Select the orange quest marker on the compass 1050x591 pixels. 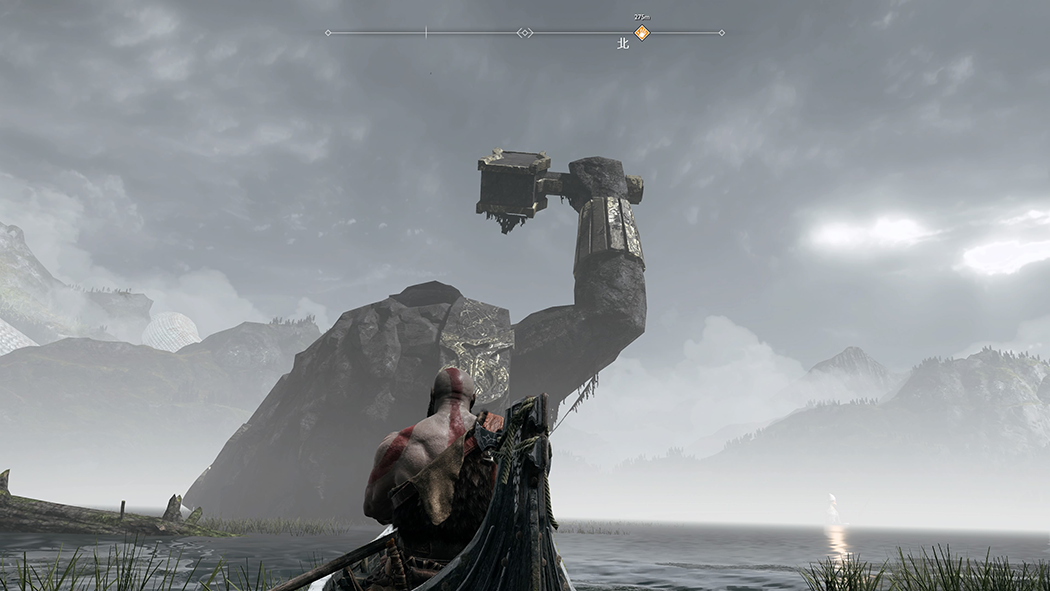642,33
